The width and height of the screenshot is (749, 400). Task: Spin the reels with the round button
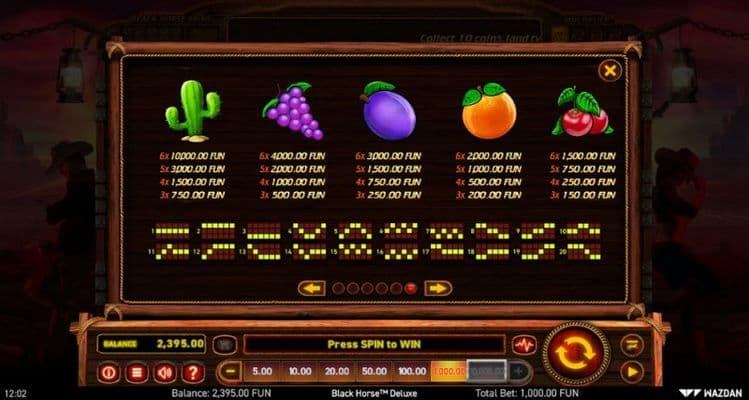575,354
